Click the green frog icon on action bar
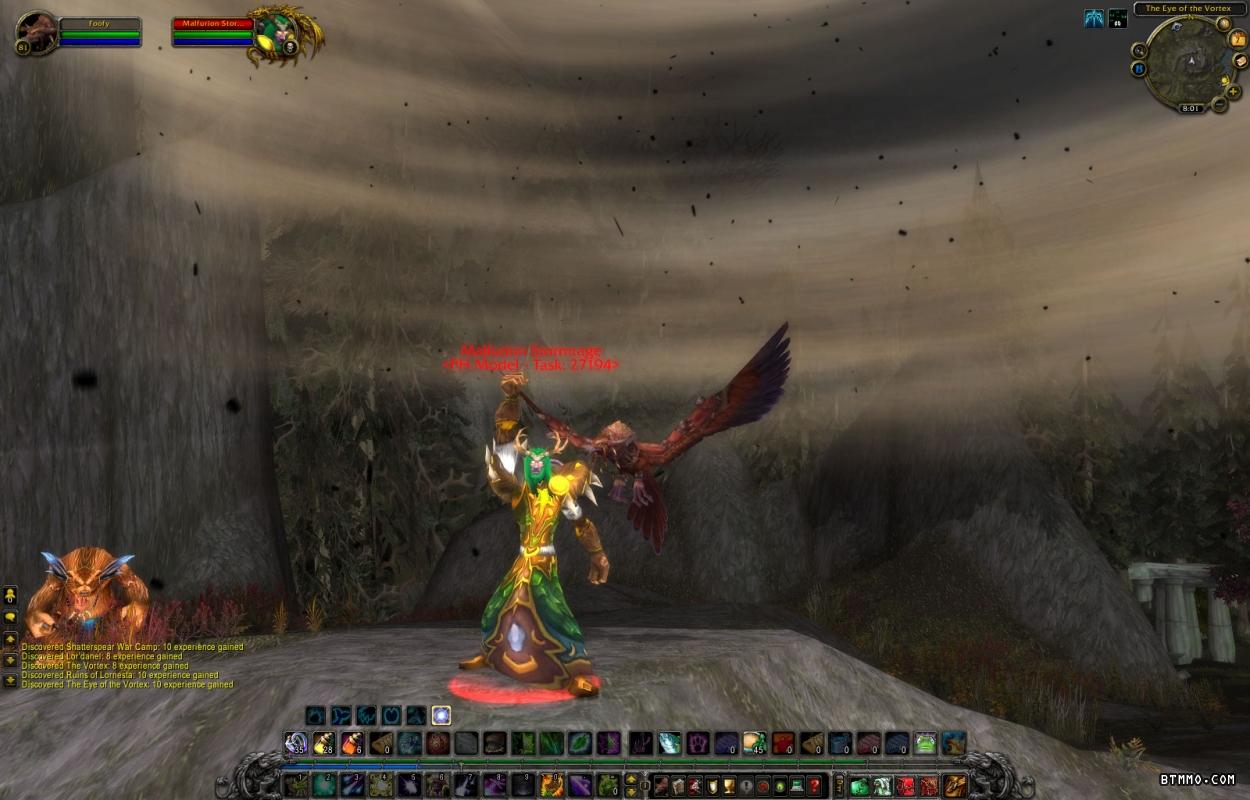1250x800 pixels. (x=925, y=743)
